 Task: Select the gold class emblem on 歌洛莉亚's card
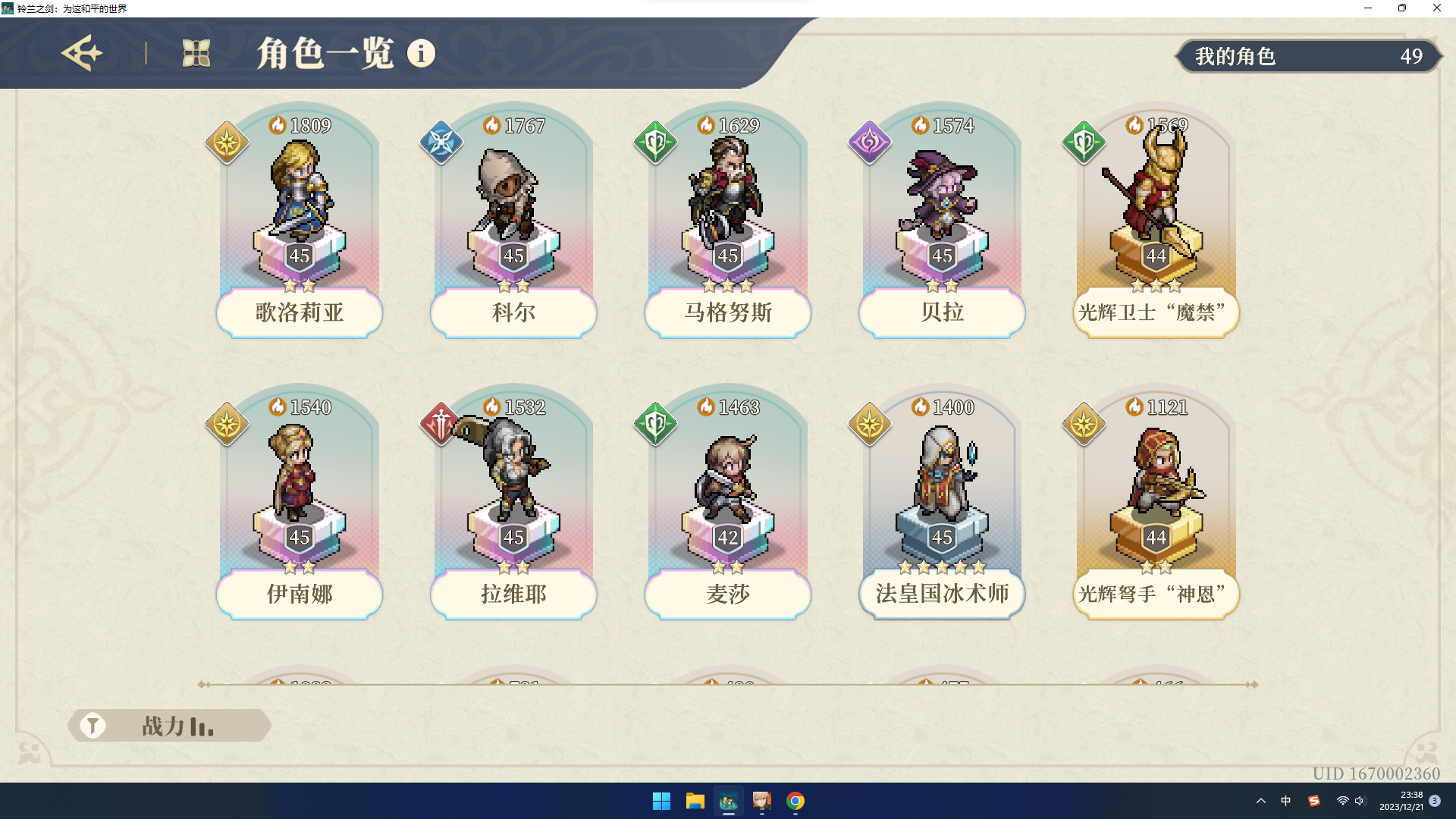227,140
